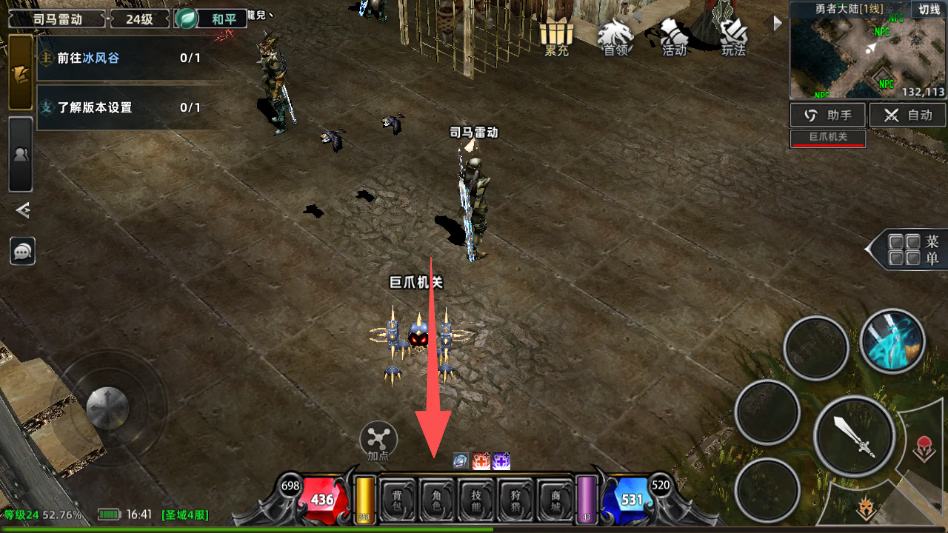Select the 狩猎 hunting button
Screen dimensions: 948x533
517,499
